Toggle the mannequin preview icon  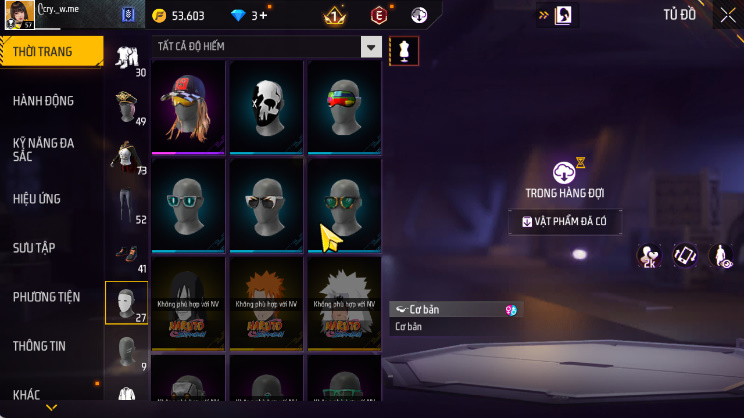(404, 50)
